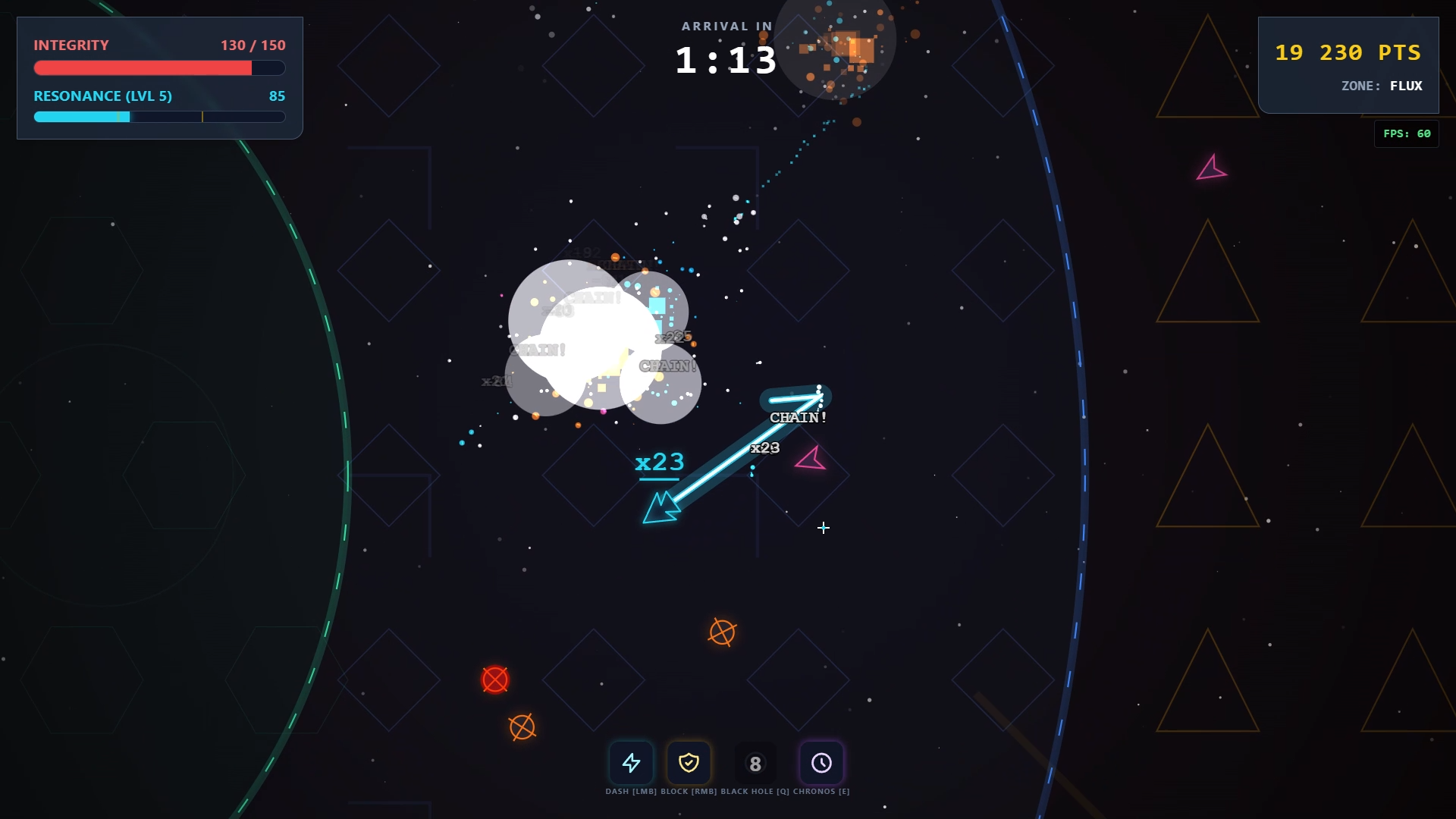The width and height of the screenshot is (1456, 819).
Task: Click the FPS: 60 indicator
Action: click(x=1407, y=133)
